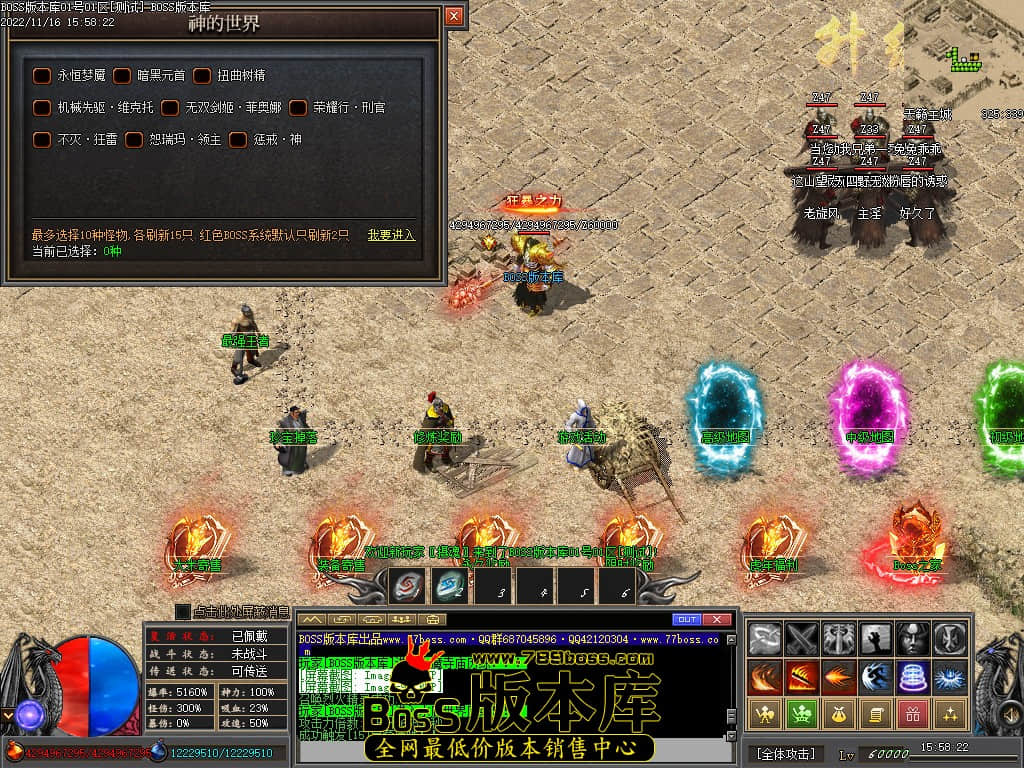
Task: Toggle the 点击此处屏蔽消息 message-block checkbox
Action: (183, 611)
